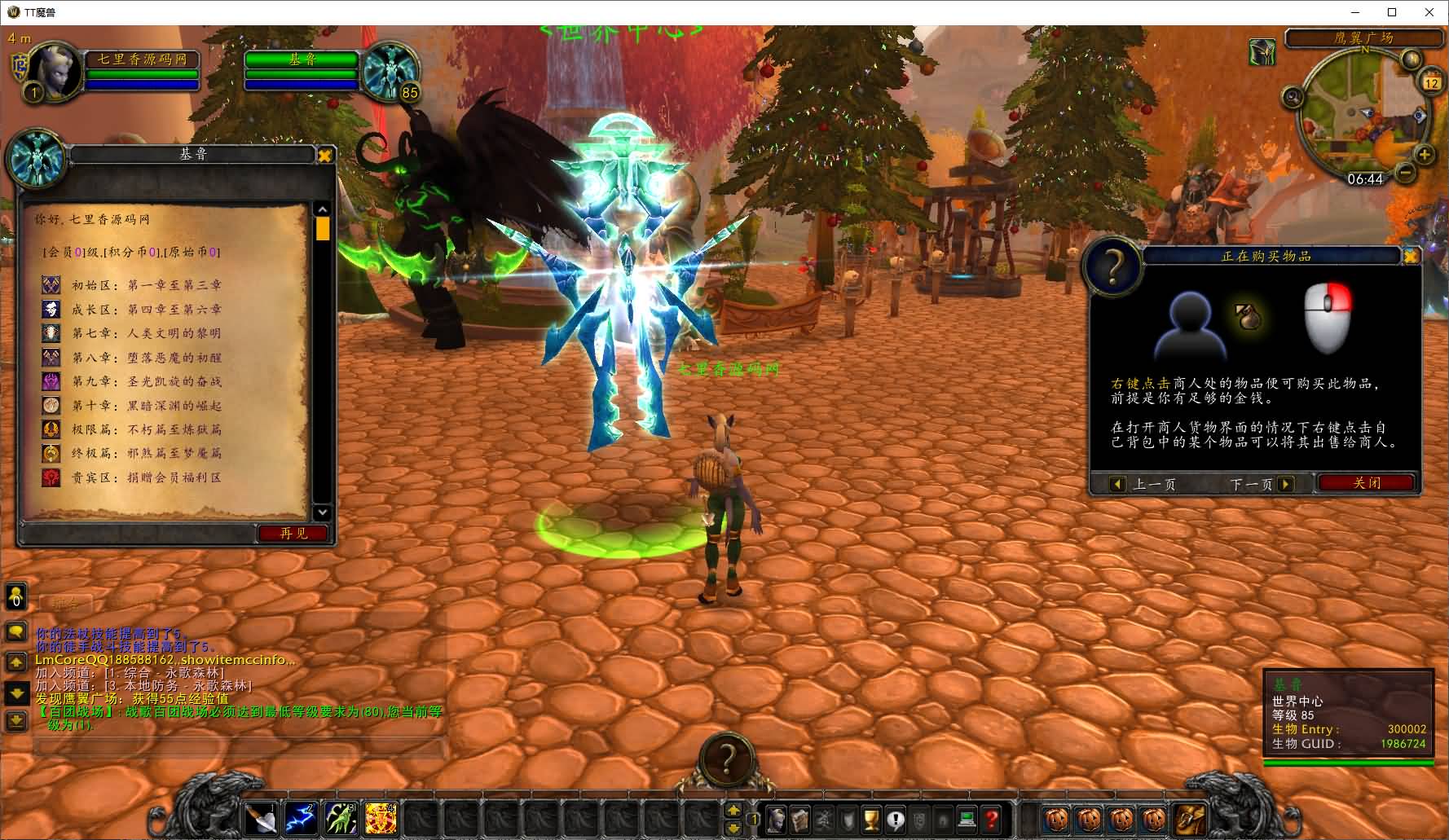The image size is (1449, 840).
Task: Open the backpack bag slot
Action: [x=1188, y=818]
